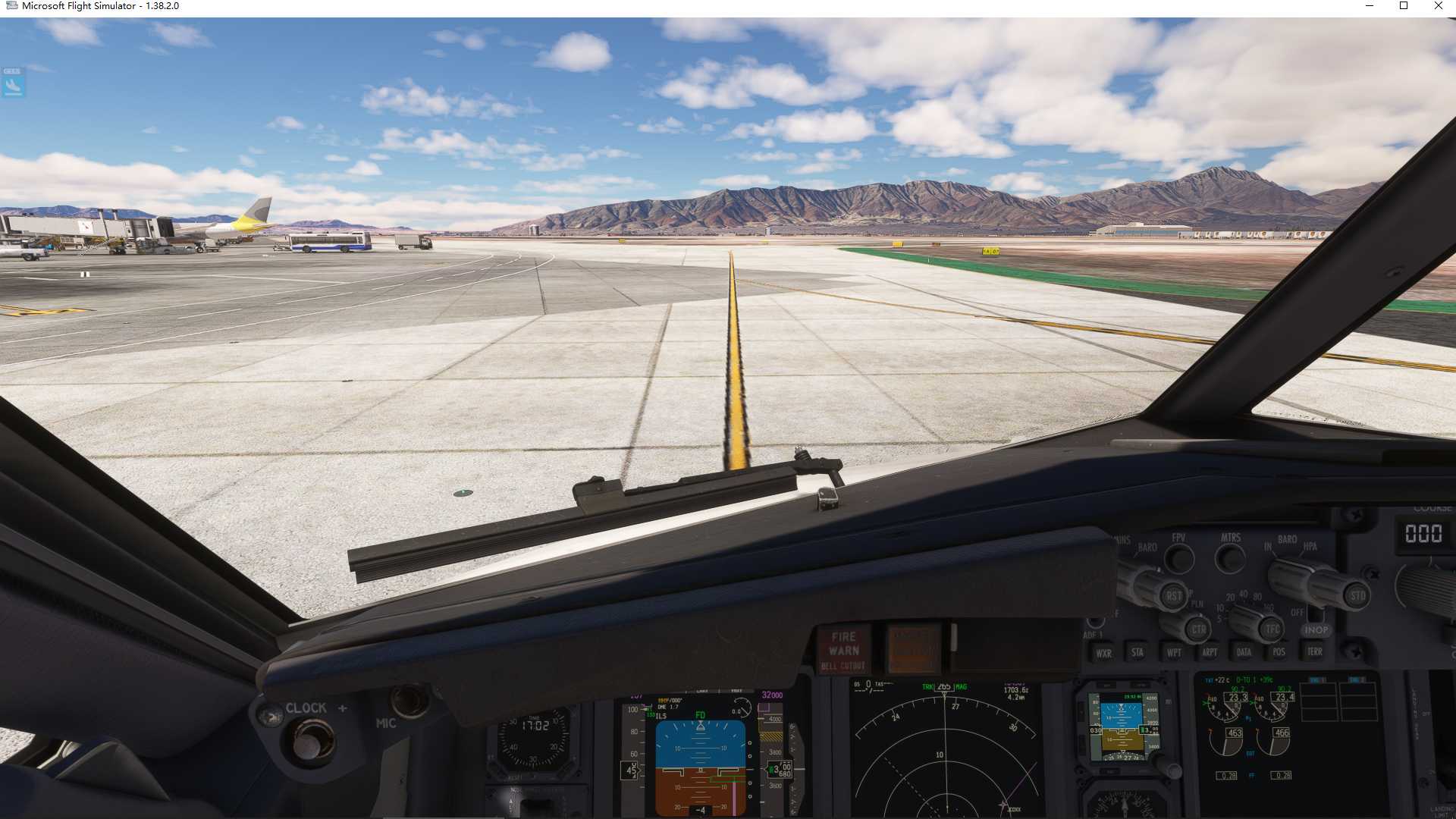Viewport: 1456px width, 819px height.
Task: Click the amber master caution light
Action: pos(913,649)
